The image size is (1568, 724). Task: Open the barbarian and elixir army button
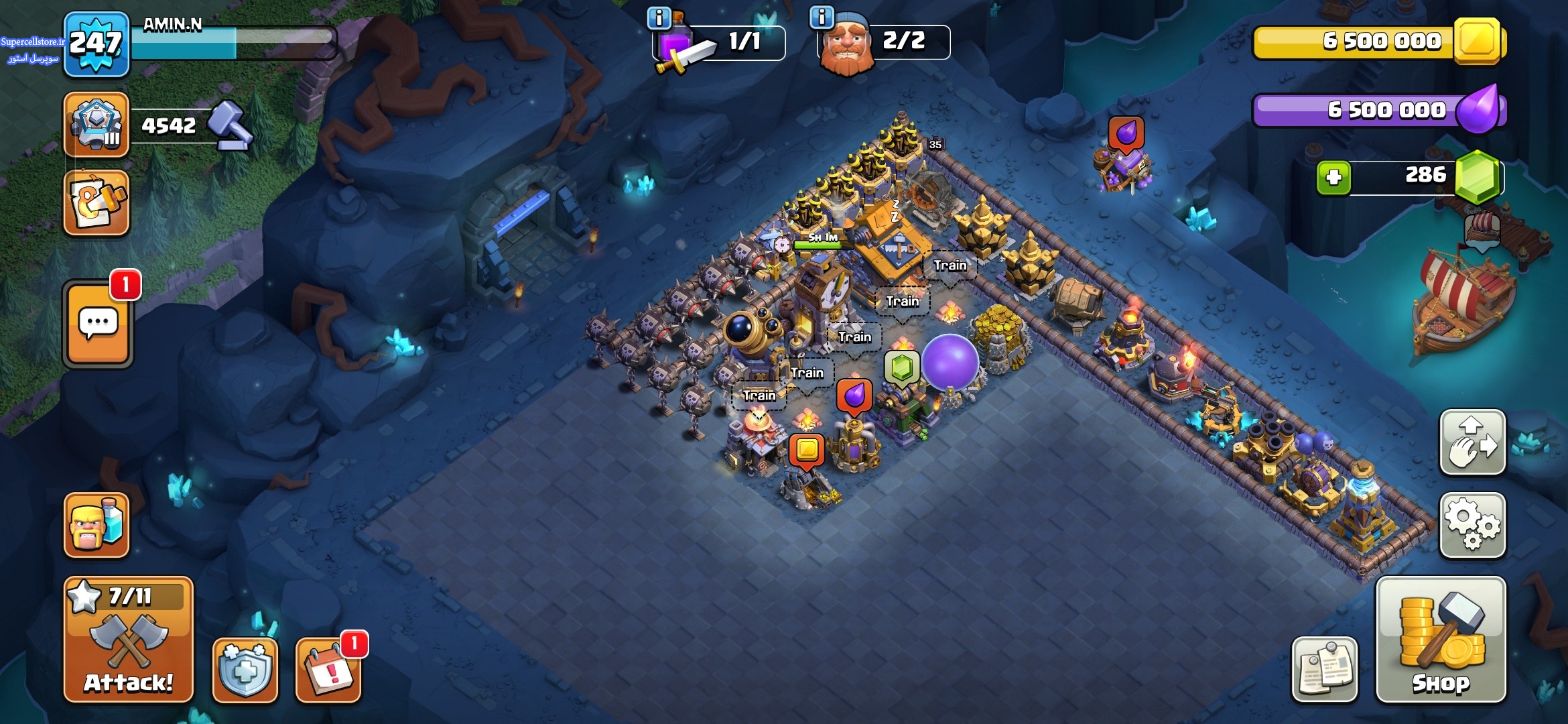96,525
